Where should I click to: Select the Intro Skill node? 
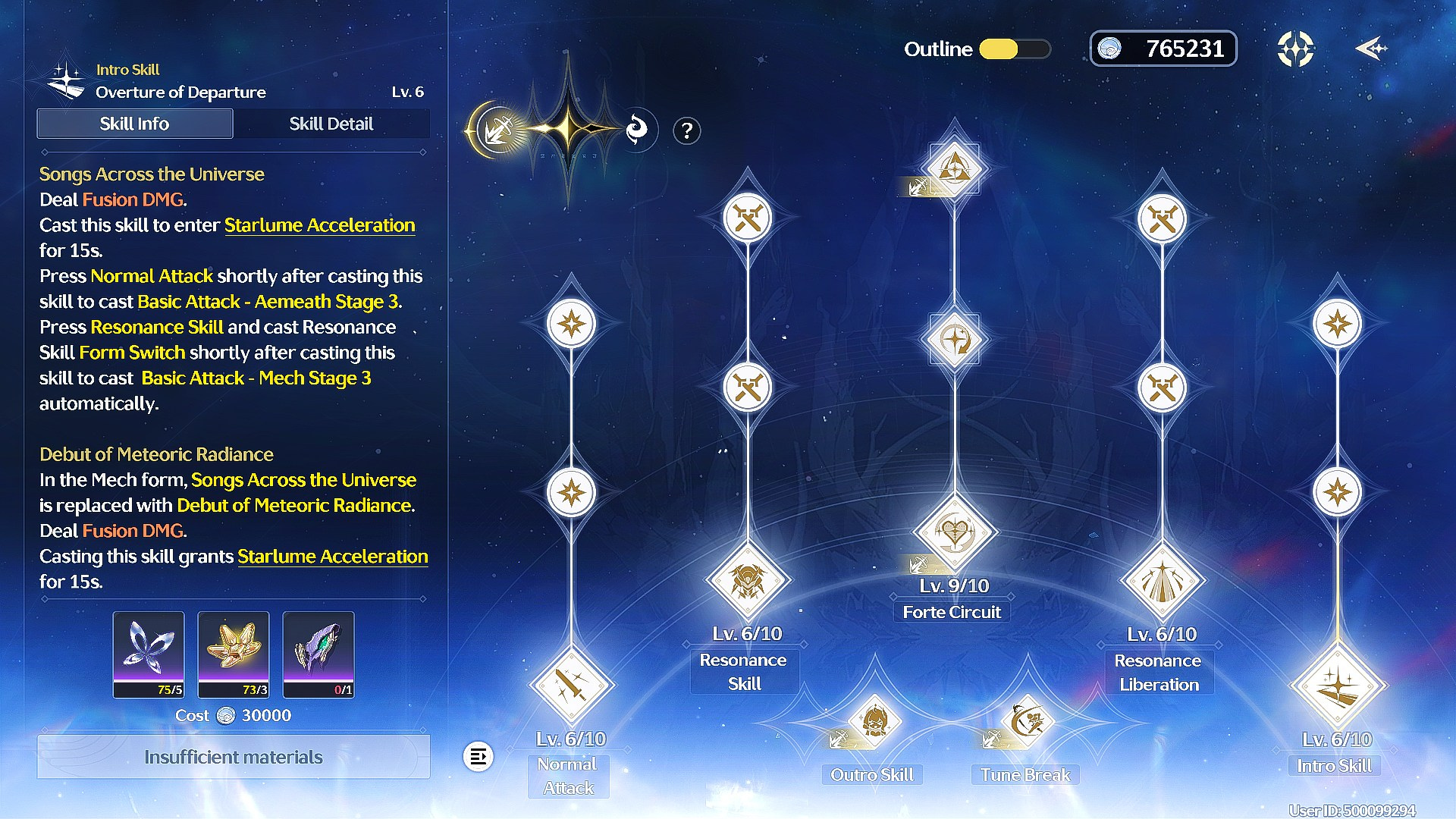pos(1338,686)
